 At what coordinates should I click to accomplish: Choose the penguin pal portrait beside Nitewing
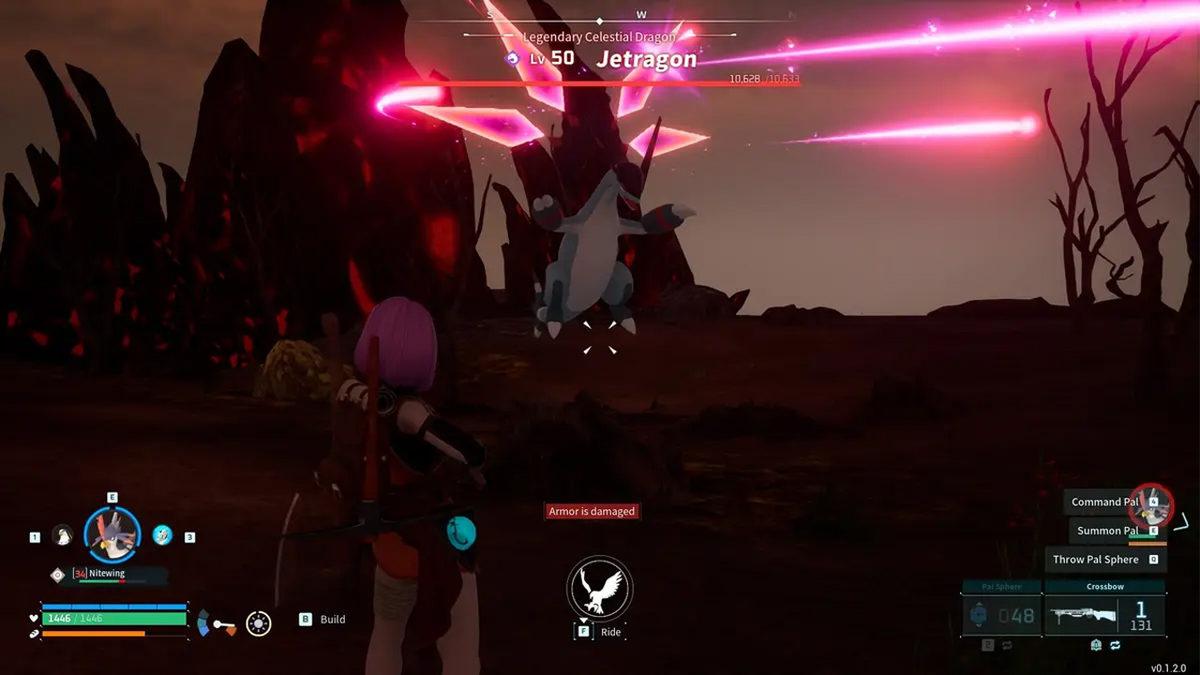tap(62, 536)
